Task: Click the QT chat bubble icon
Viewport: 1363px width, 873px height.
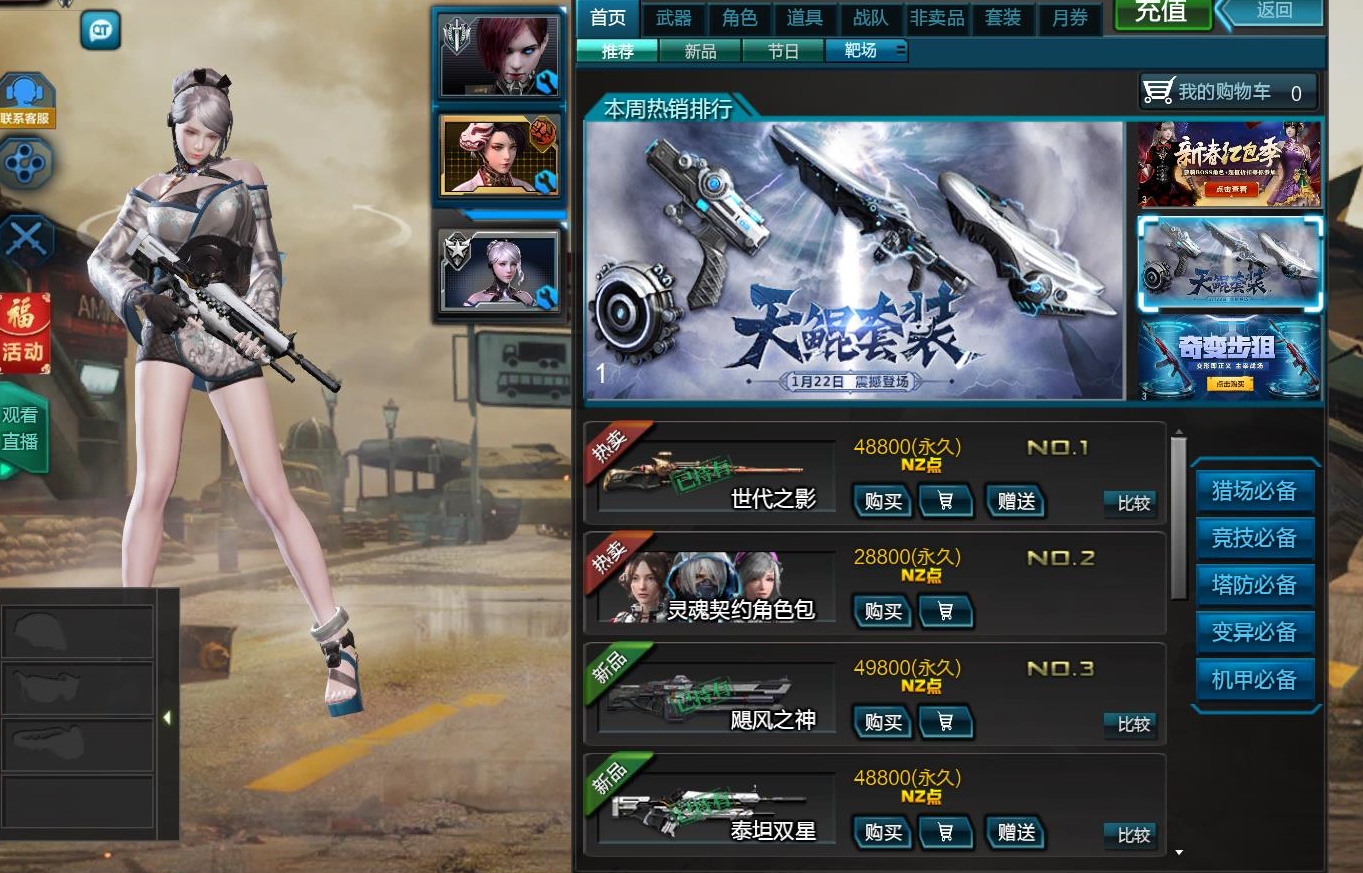Action: 100,31
